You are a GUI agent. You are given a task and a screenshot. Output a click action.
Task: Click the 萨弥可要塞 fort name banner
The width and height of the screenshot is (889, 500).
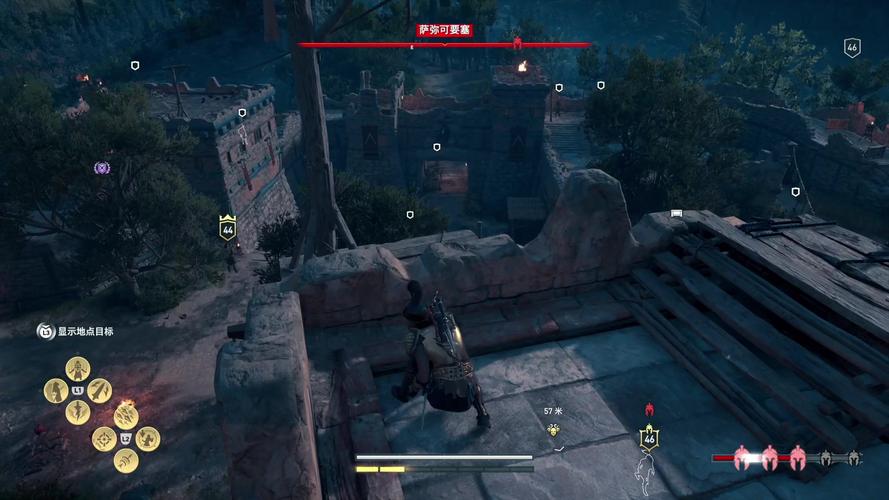(444, 31)
